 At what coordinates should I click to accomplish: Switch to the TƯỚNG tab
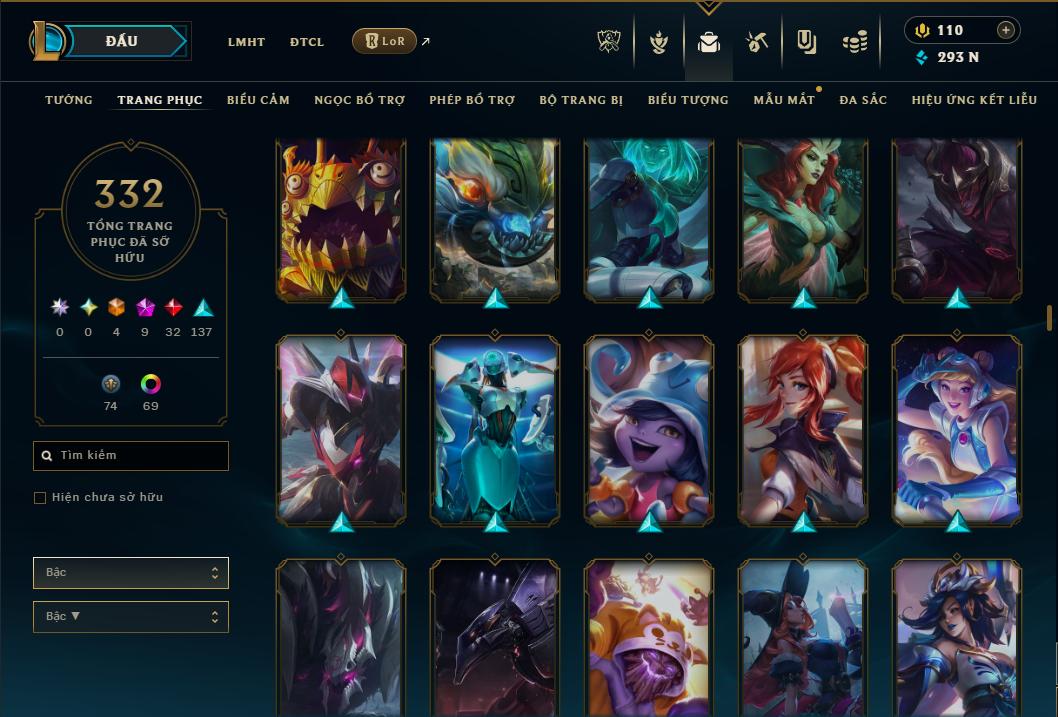[x=69, y=100]
